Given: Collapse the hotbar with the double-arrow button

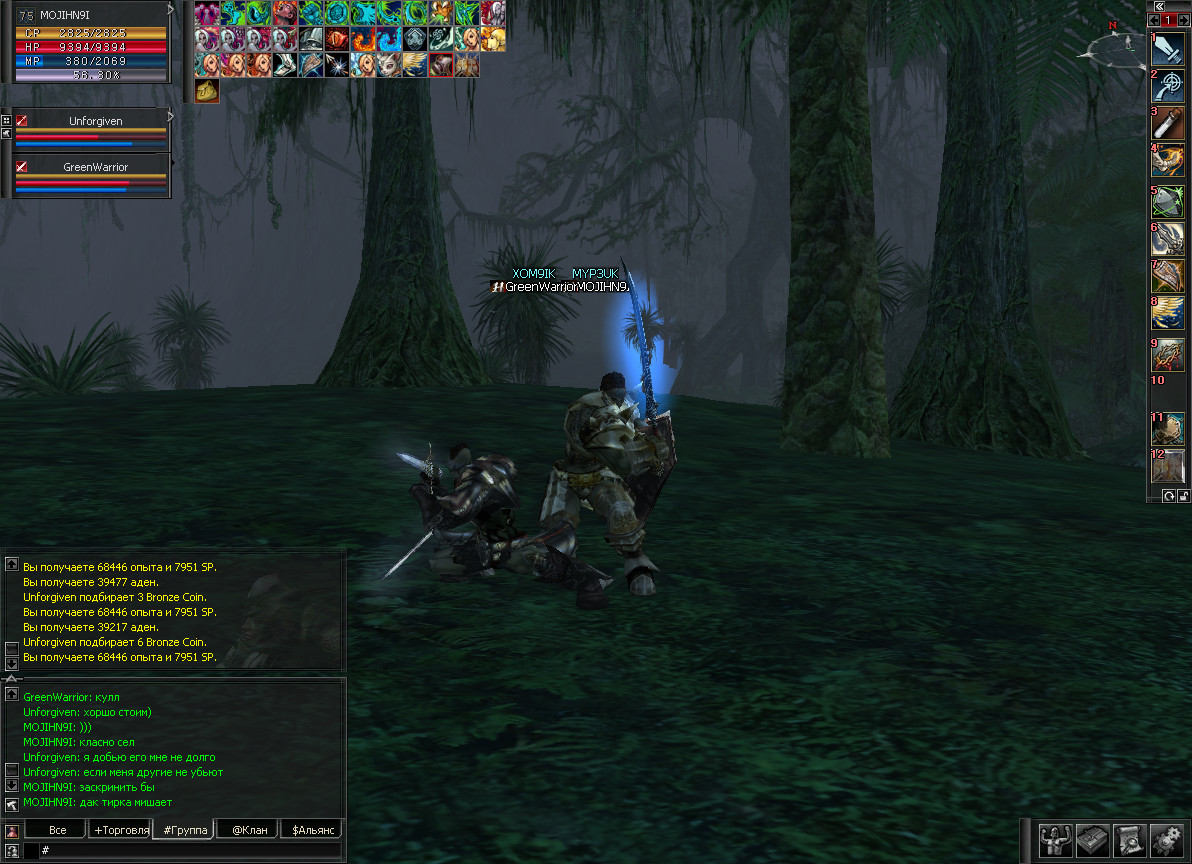Looking at the screenshot, I should [1159, 6].
